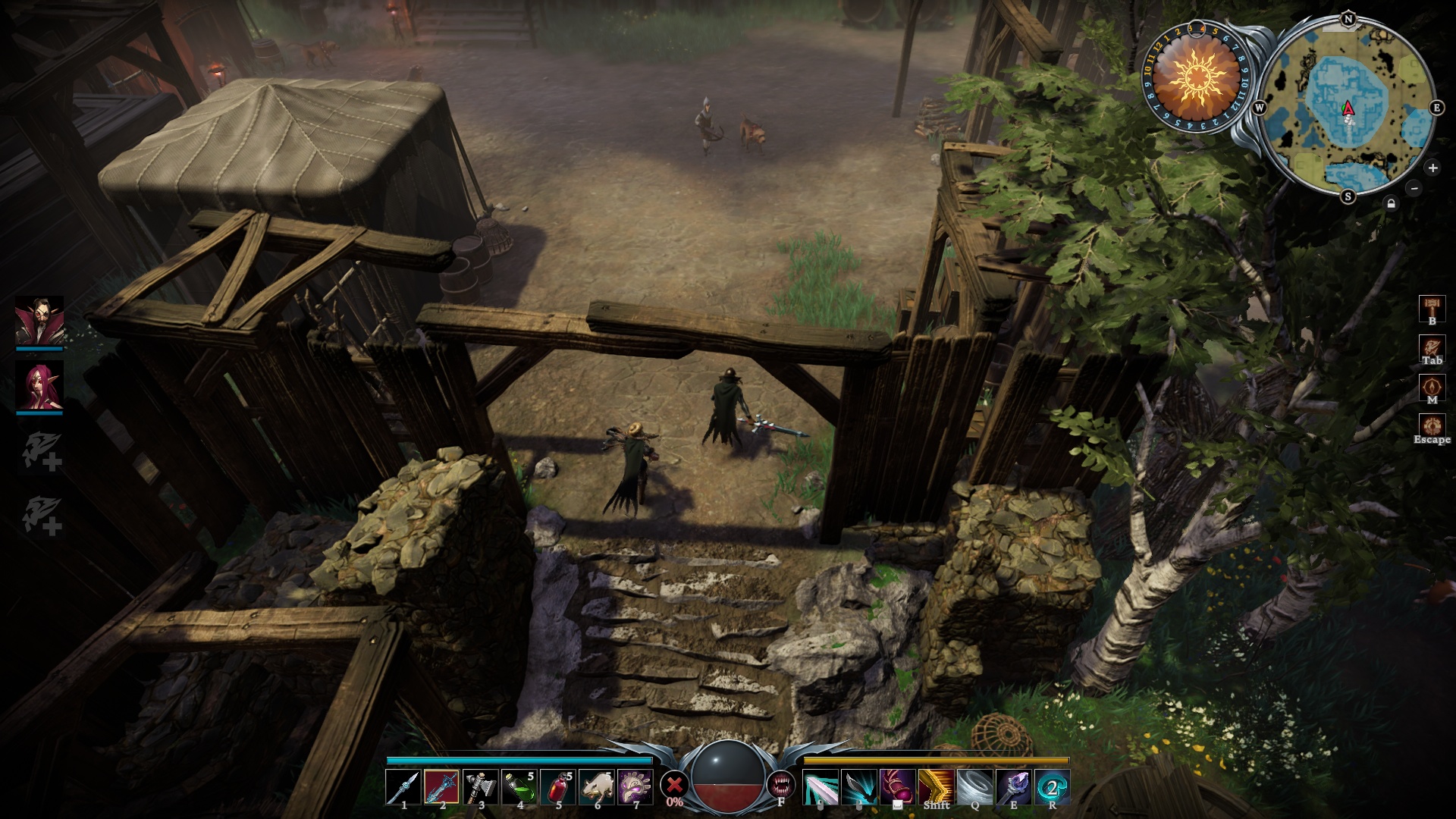Select the highlighted sword weapon slot
Screen dimensions: 1456x819
pos(441,786)
